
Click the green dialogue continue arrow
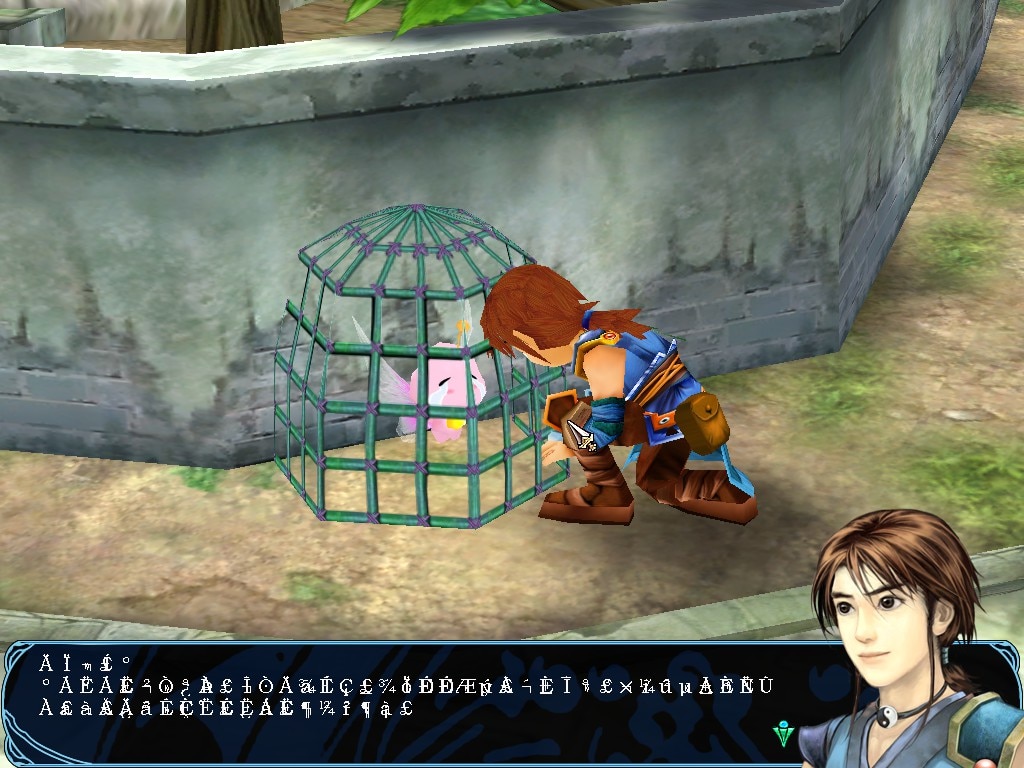coord(784,735)
